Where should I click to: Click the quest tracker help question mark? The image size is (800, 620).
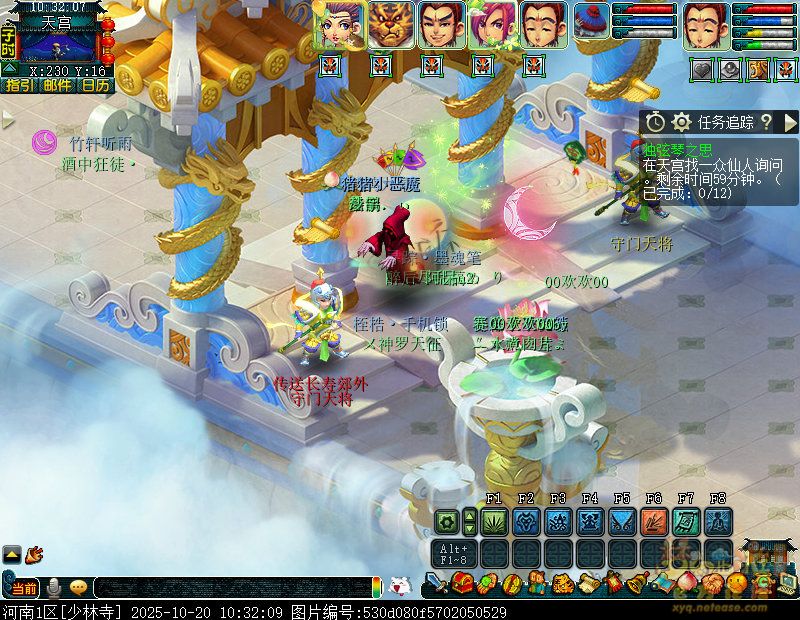pyautogui.click(x=766, y=122)
